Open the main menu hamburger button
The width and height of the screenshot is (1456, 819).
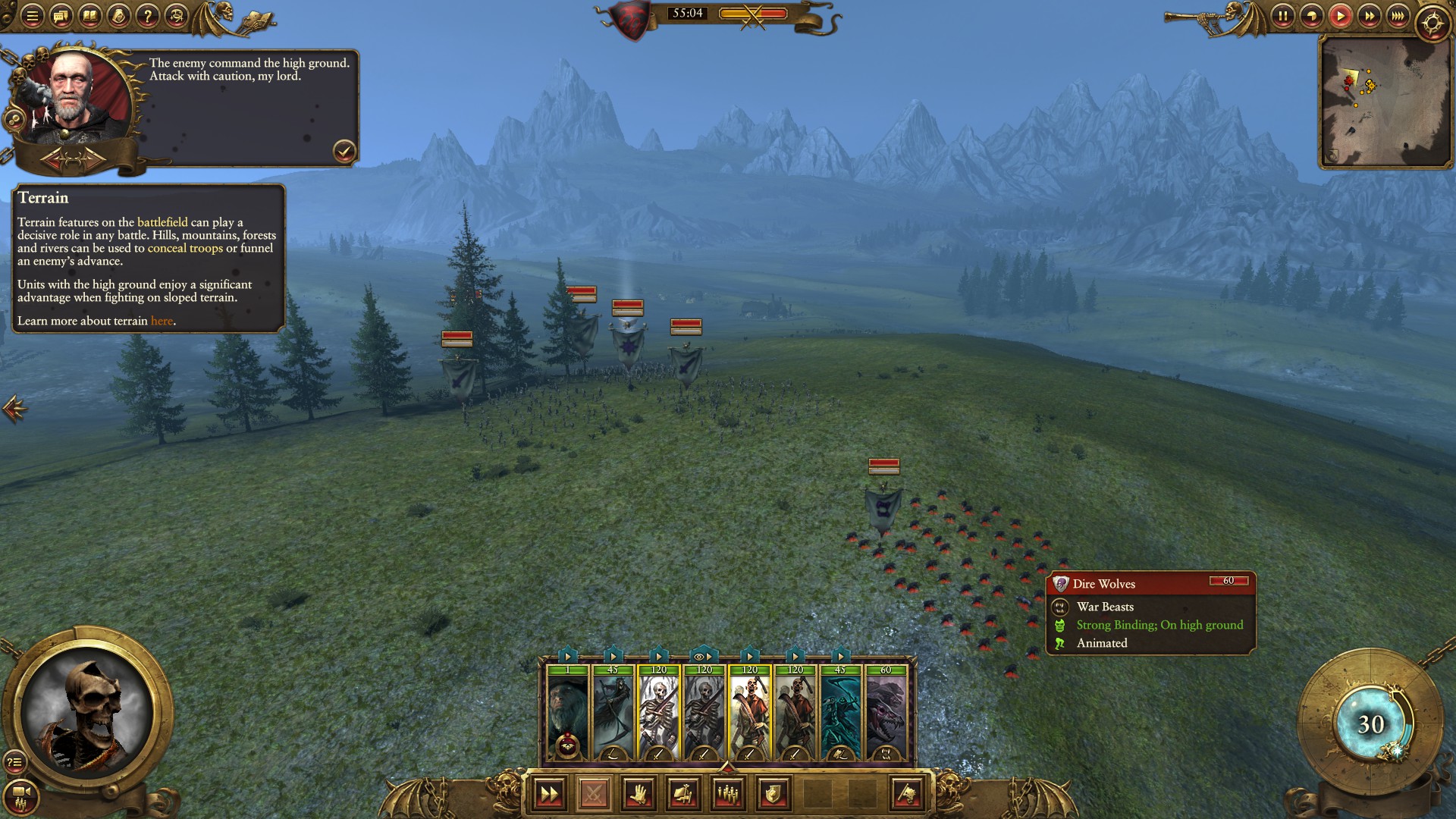32,16
